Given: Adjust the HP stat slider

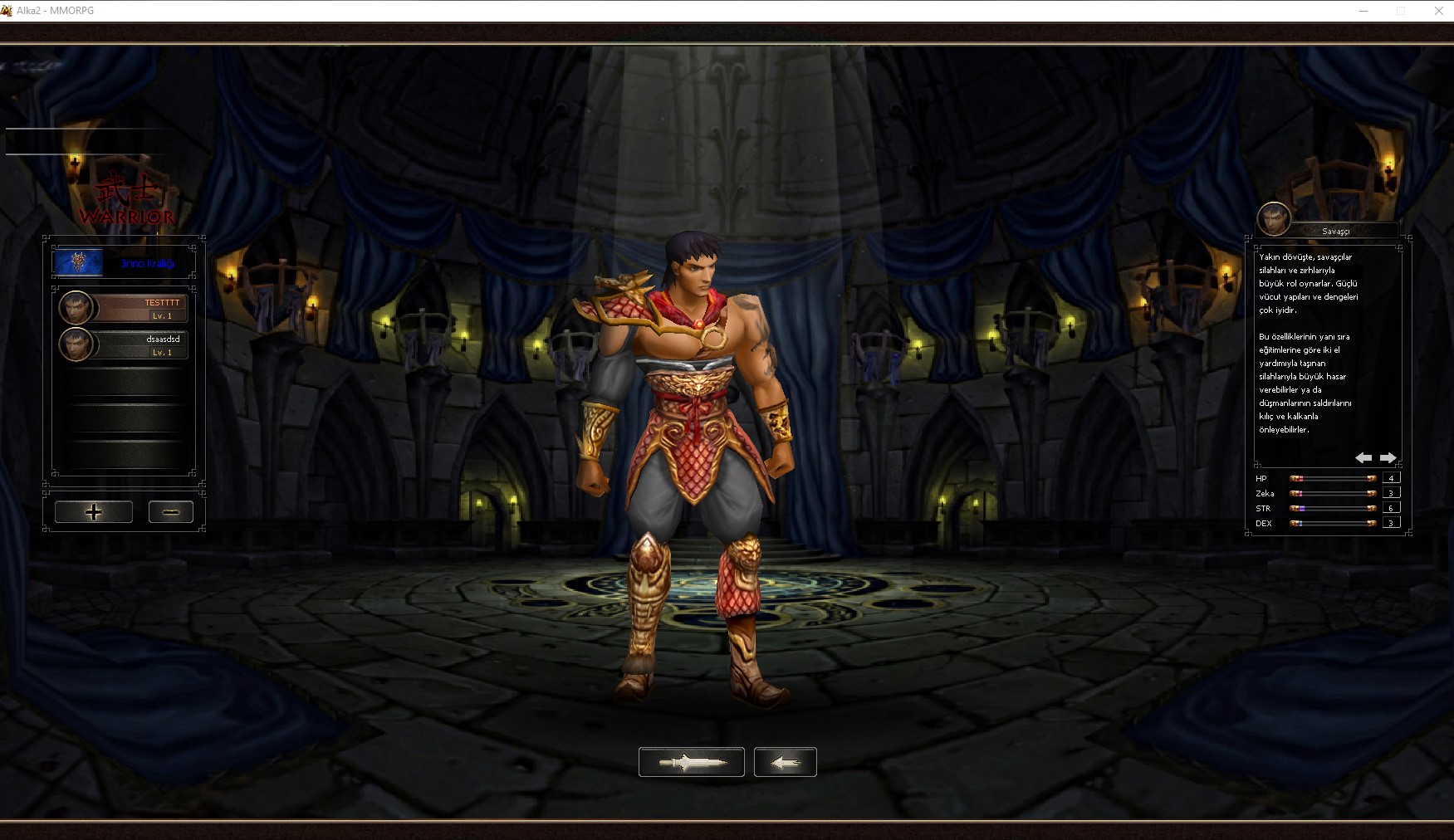Looking at the screenshot, I should click(x=1333, y=479).
